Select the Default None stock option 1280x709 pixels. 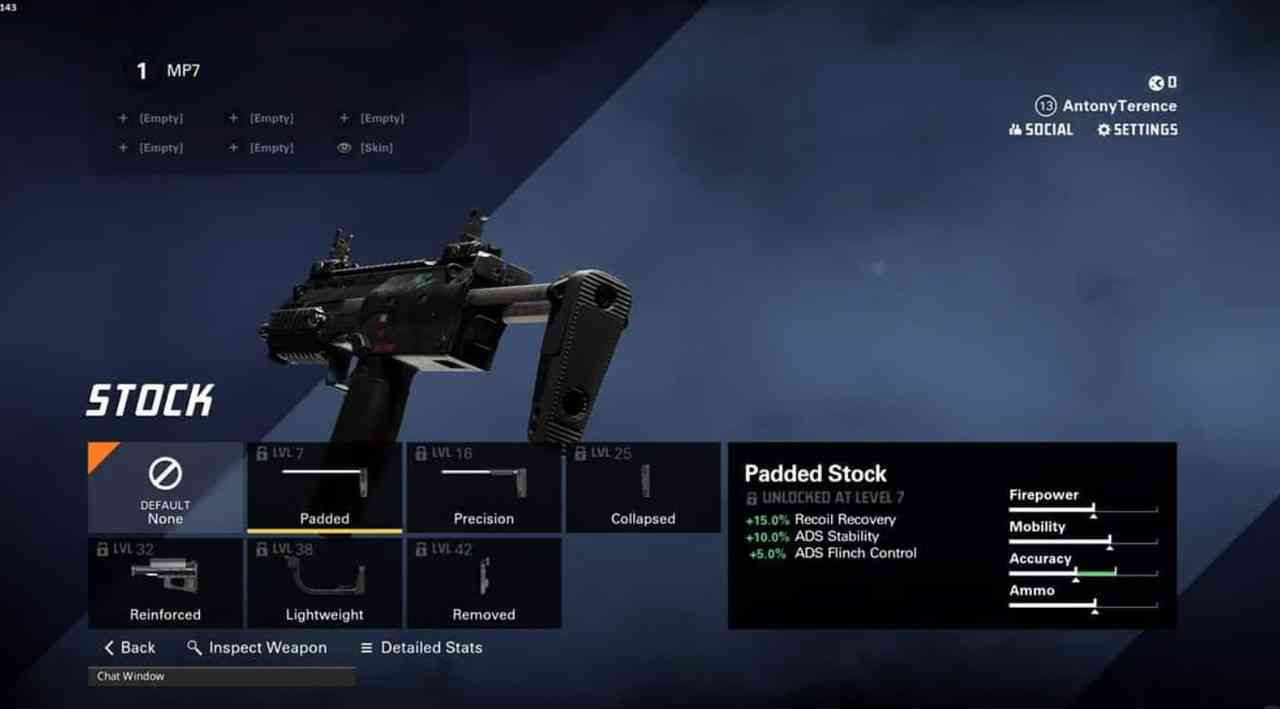point(165,487)
